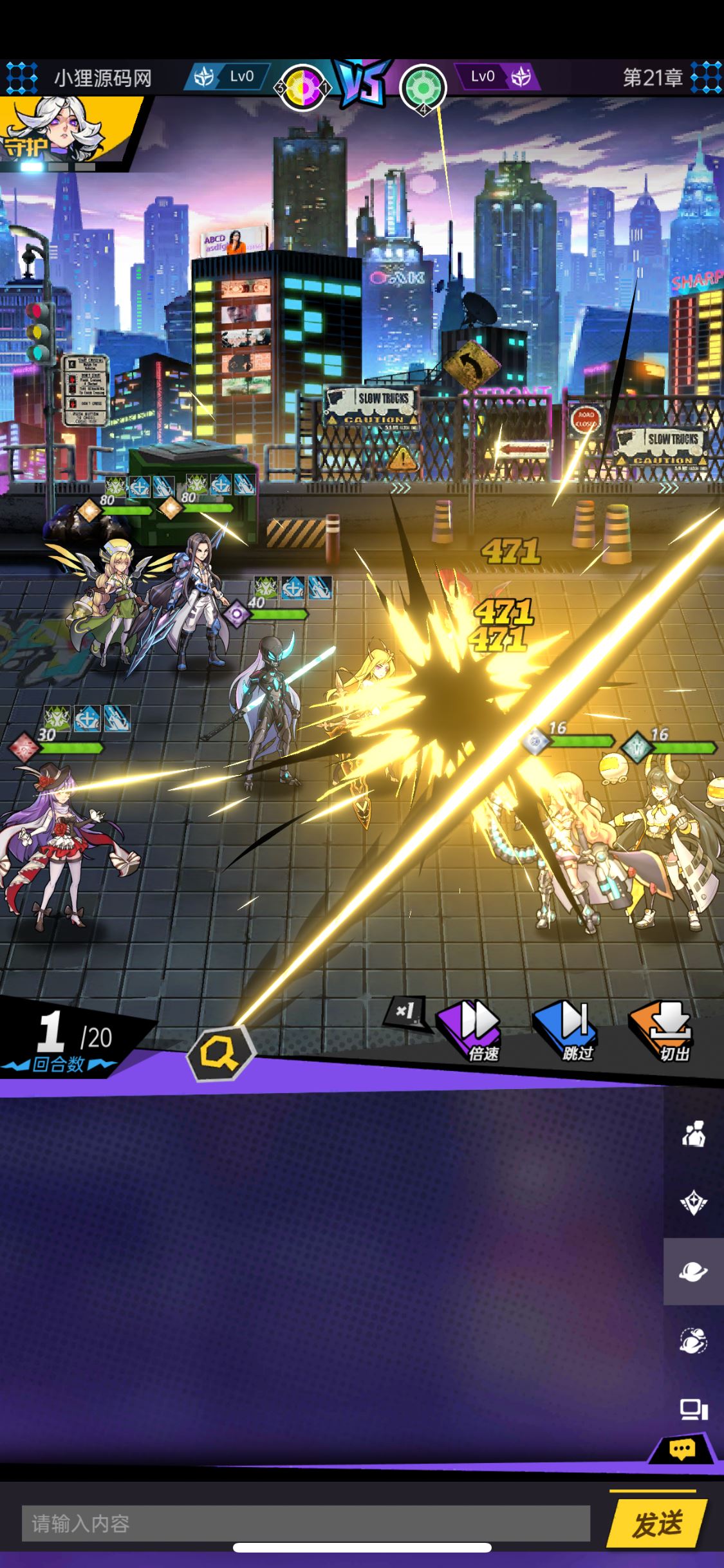This screenshot has height=1568, width=724.
Task: Inspect the enemy's green formation emblem
Action: 423,87
